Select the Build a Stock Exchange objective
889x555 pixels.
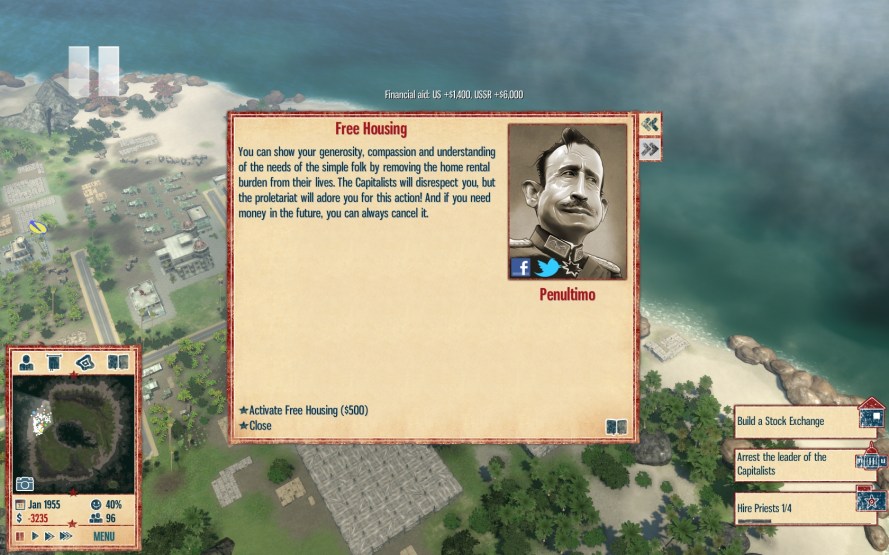pyautogui.click(x=796, y=421)
